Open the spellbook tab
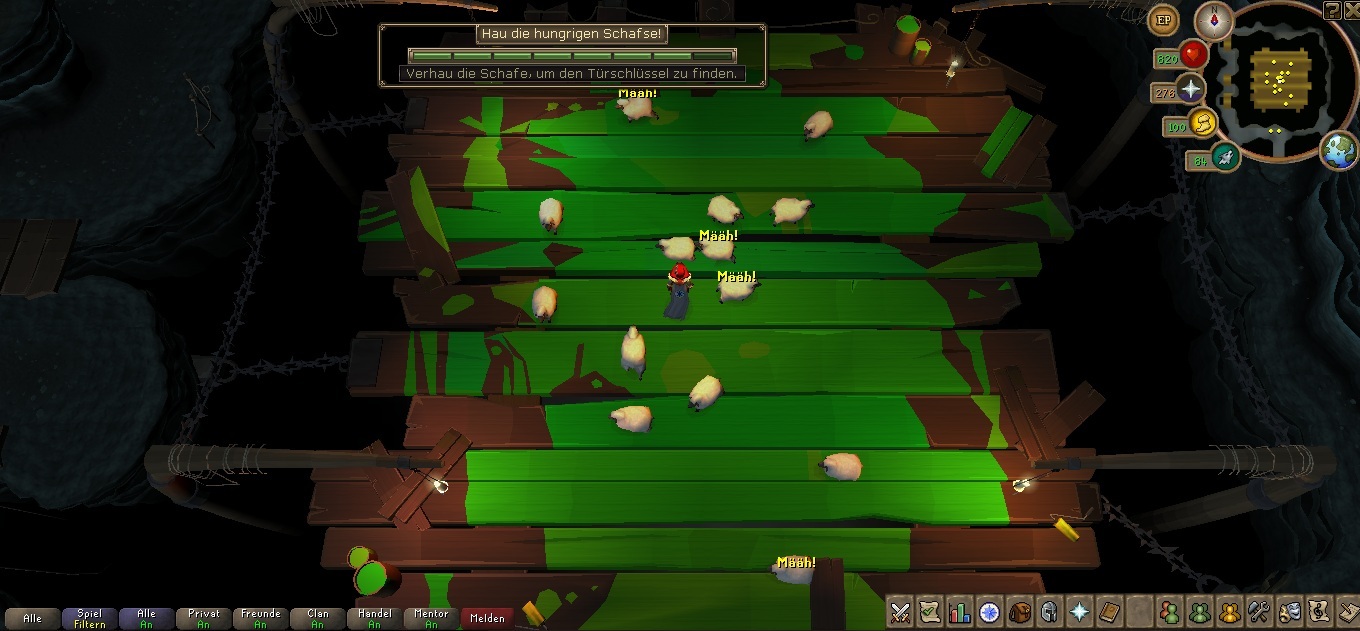 click(1080, 611)
